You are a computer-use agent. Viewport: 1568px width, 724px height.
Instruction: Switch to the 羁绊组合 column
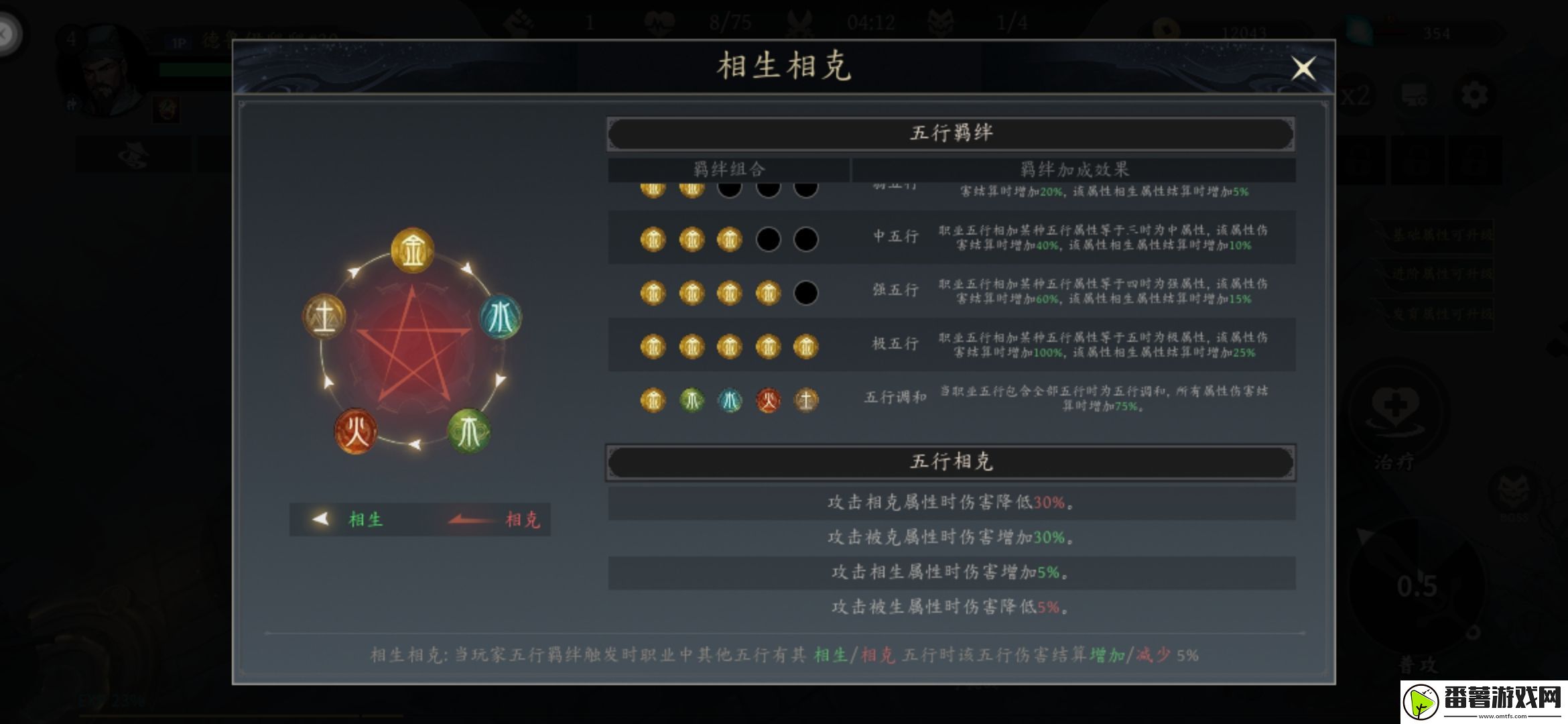tap(730, 169)
